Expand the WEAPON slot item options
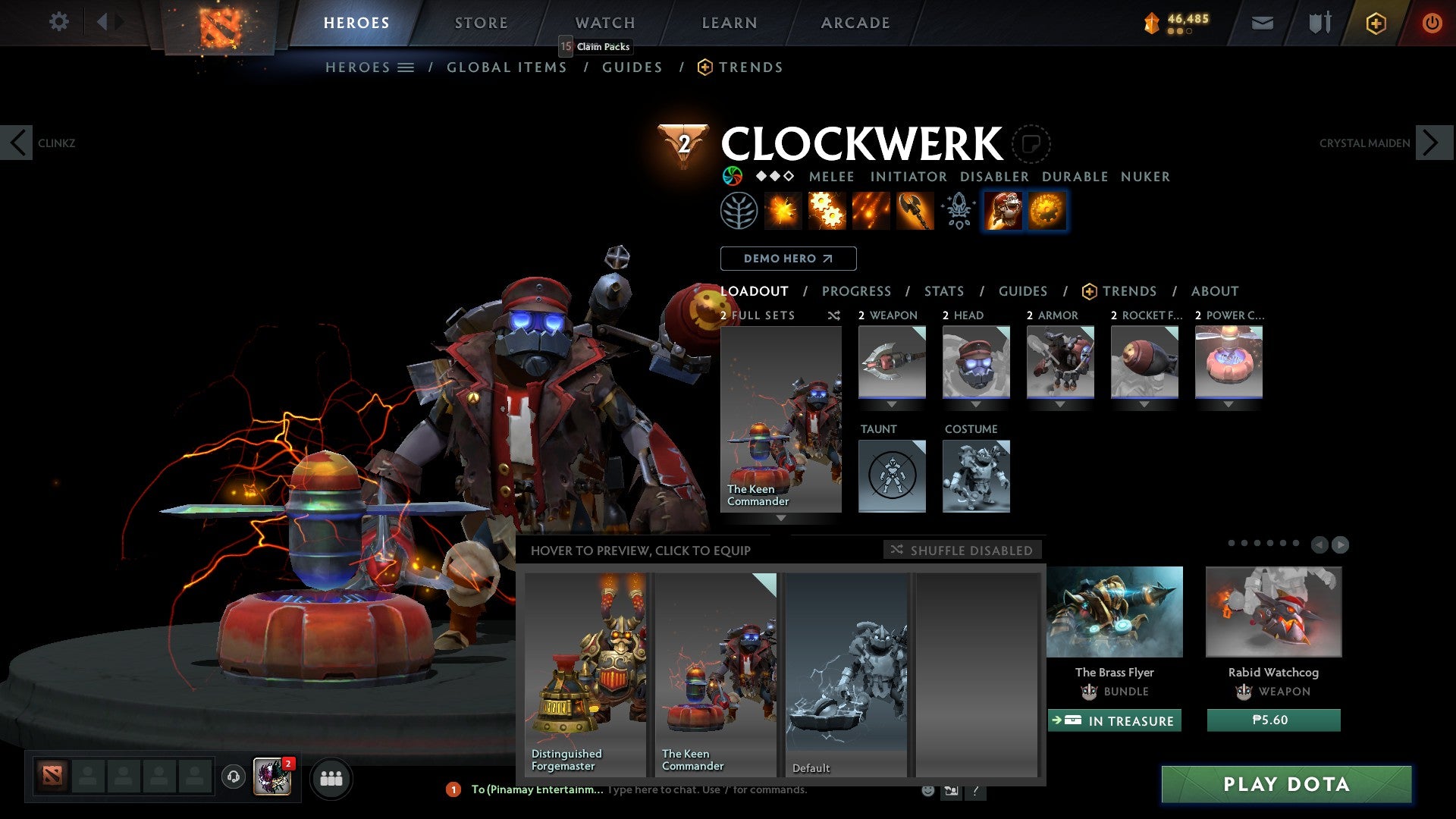This screenshot has height=819, width=1456. [892, 404]
